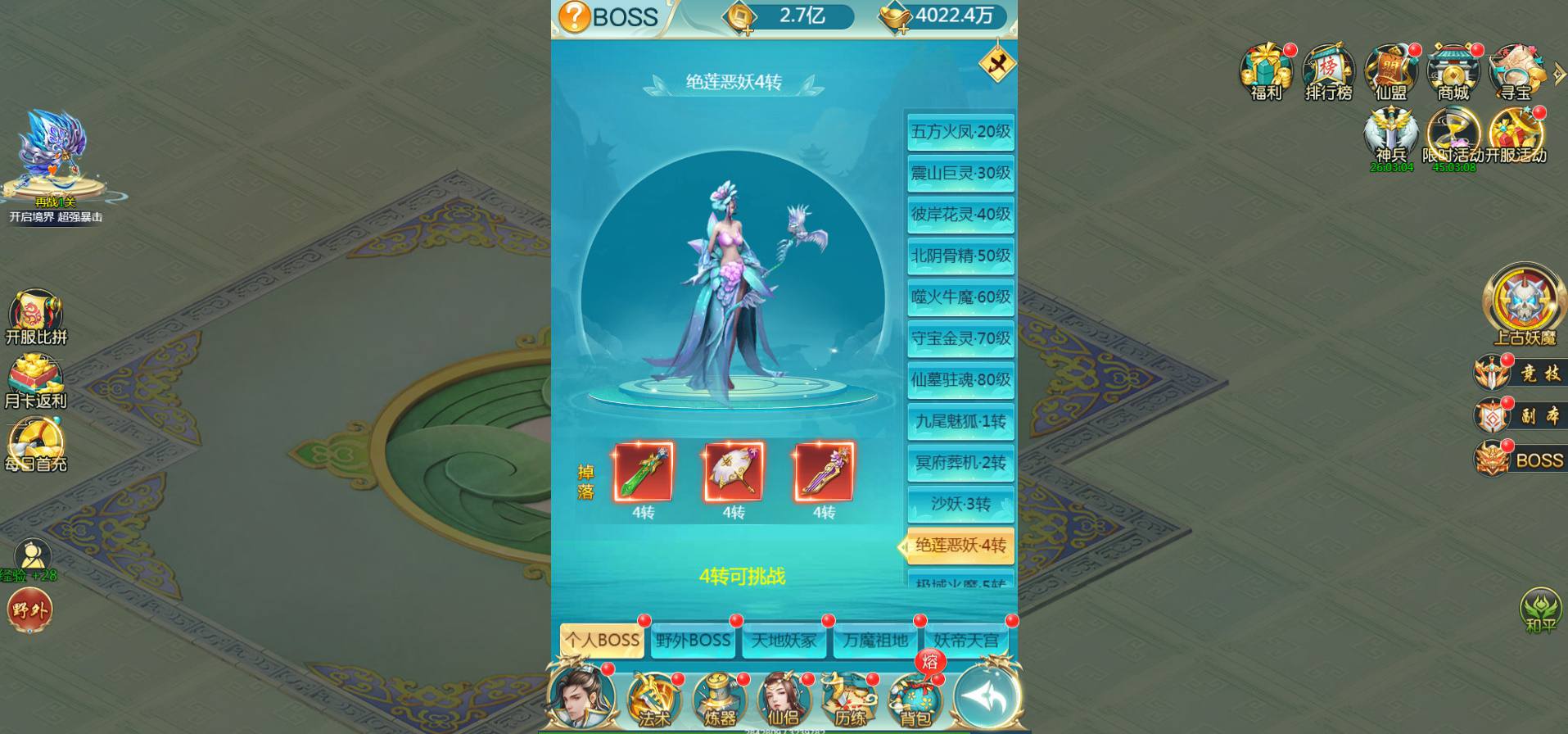1568x734 pixels.
Task: Close the BOSS panel with the X button
Action: coord(996,64)
